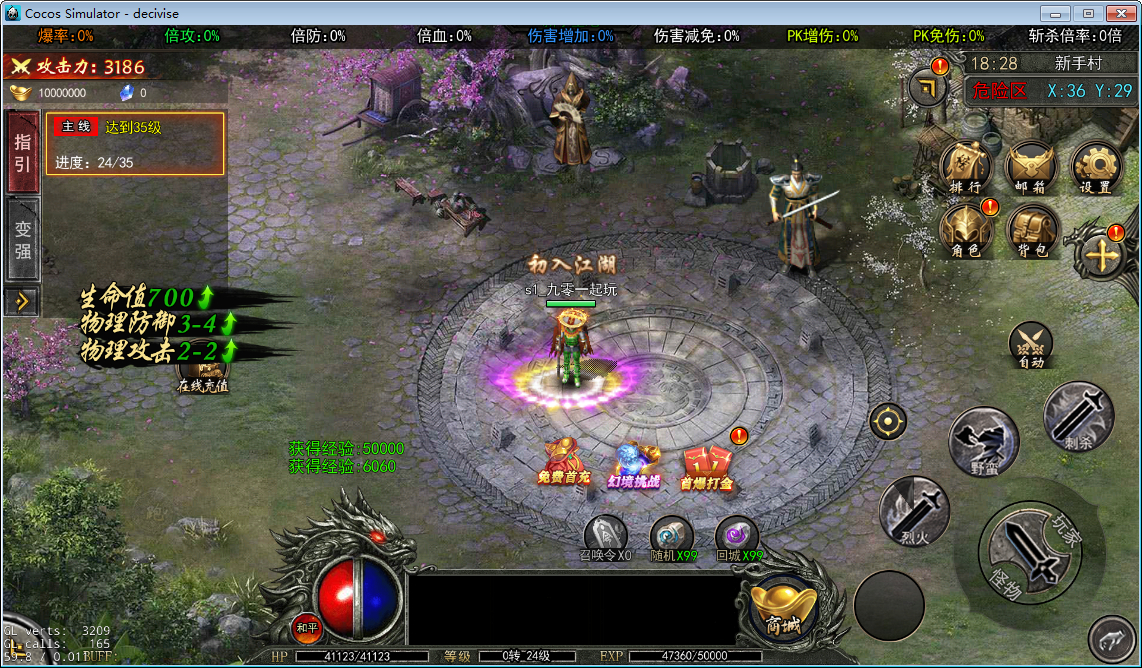Open the 背包 backpack
Screen dimensions: 1142x668
1031,230
